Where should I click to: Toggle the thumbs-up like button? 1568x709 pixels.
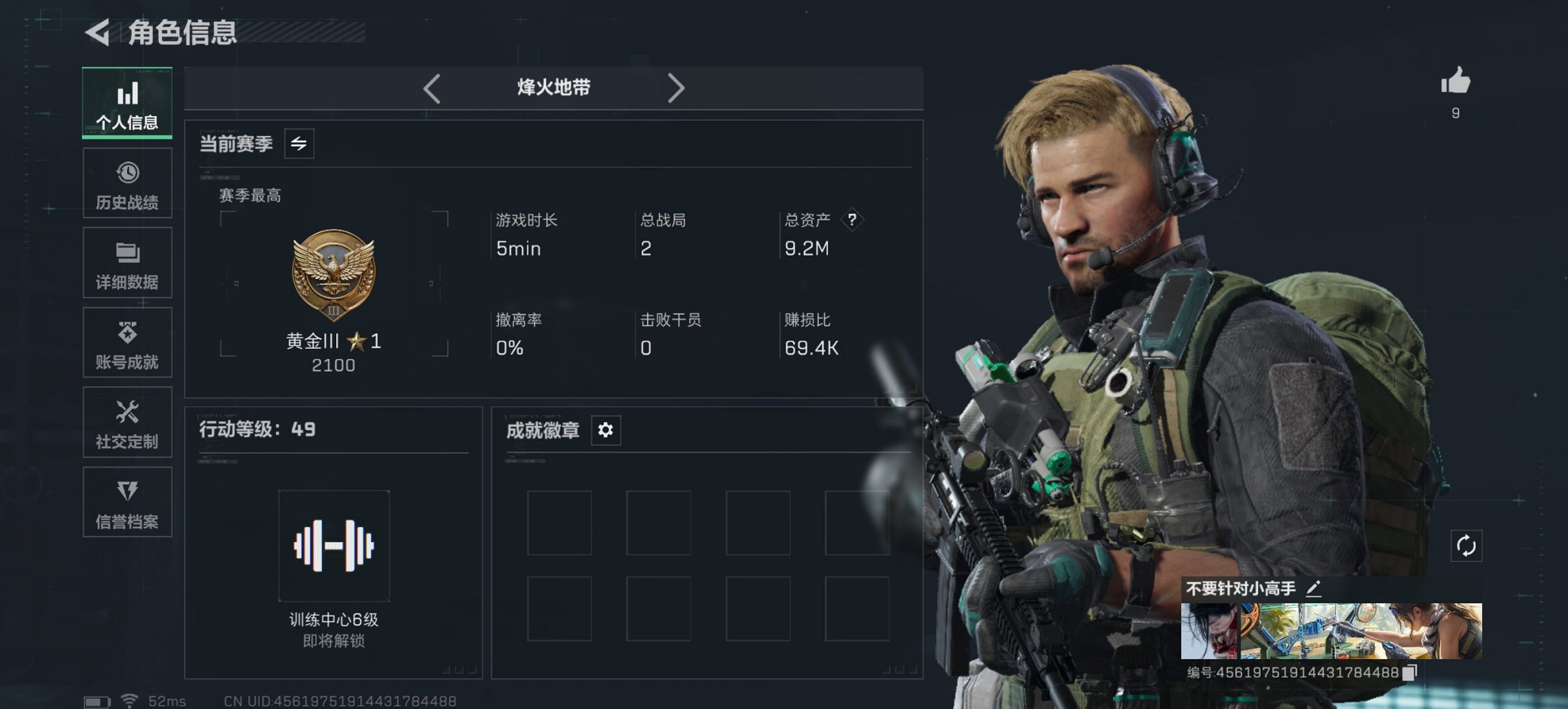point(1456,83)
